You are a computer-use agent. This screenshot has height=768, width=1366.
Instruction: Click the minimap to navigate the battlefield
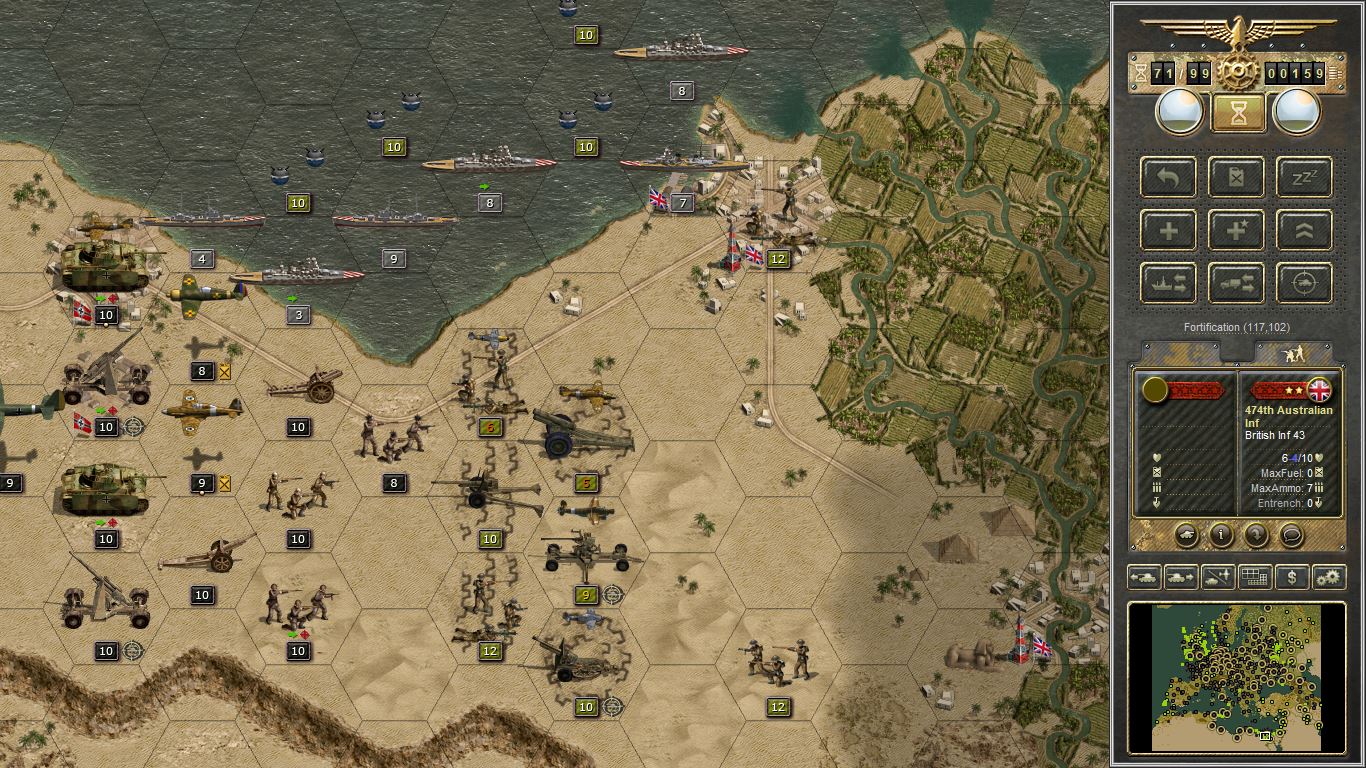1237,678
